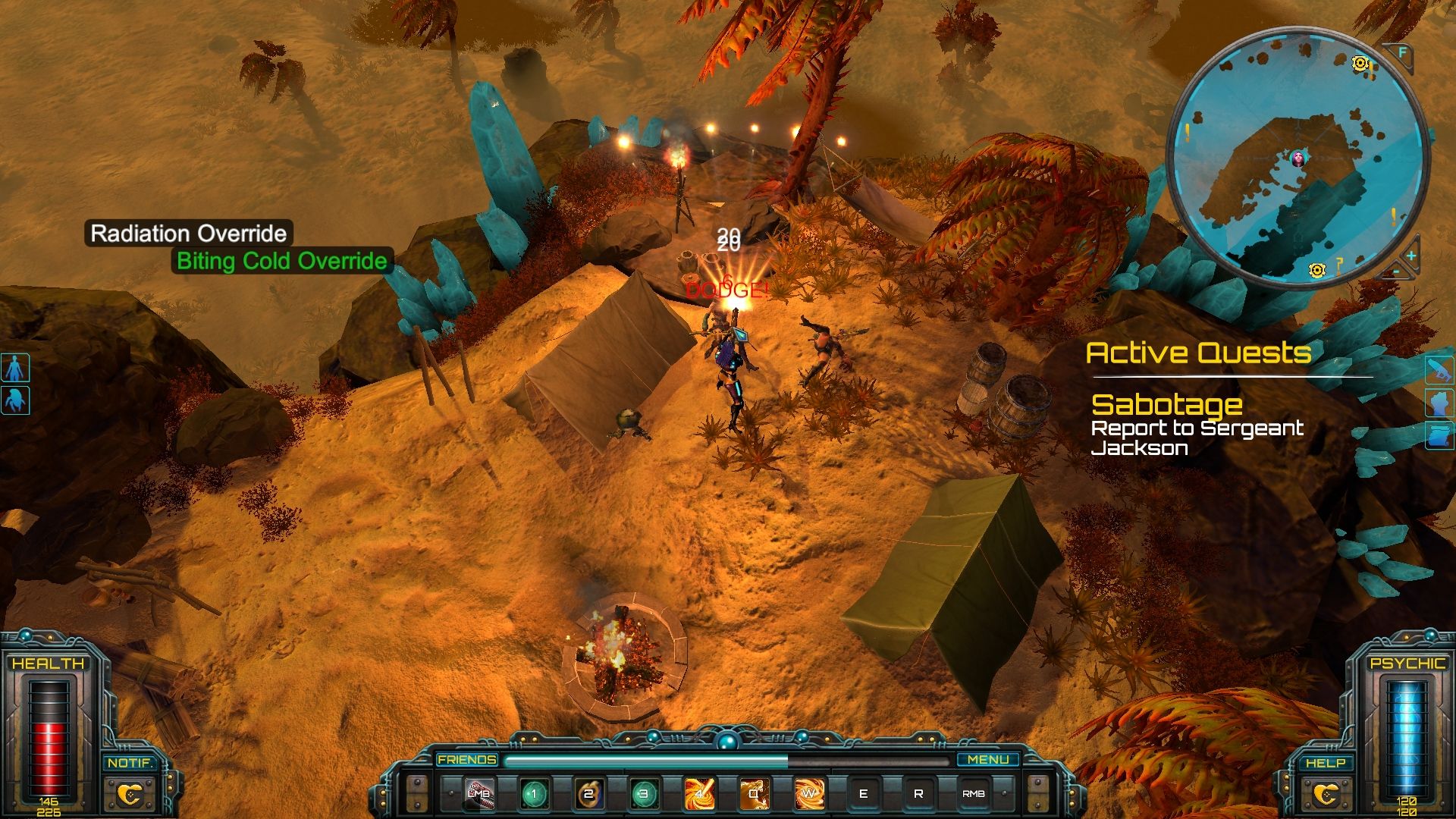The width and height of the screenshot is (1456, 819).
Task: Choose the Biting Cold Override option
Action: [281, 261]
